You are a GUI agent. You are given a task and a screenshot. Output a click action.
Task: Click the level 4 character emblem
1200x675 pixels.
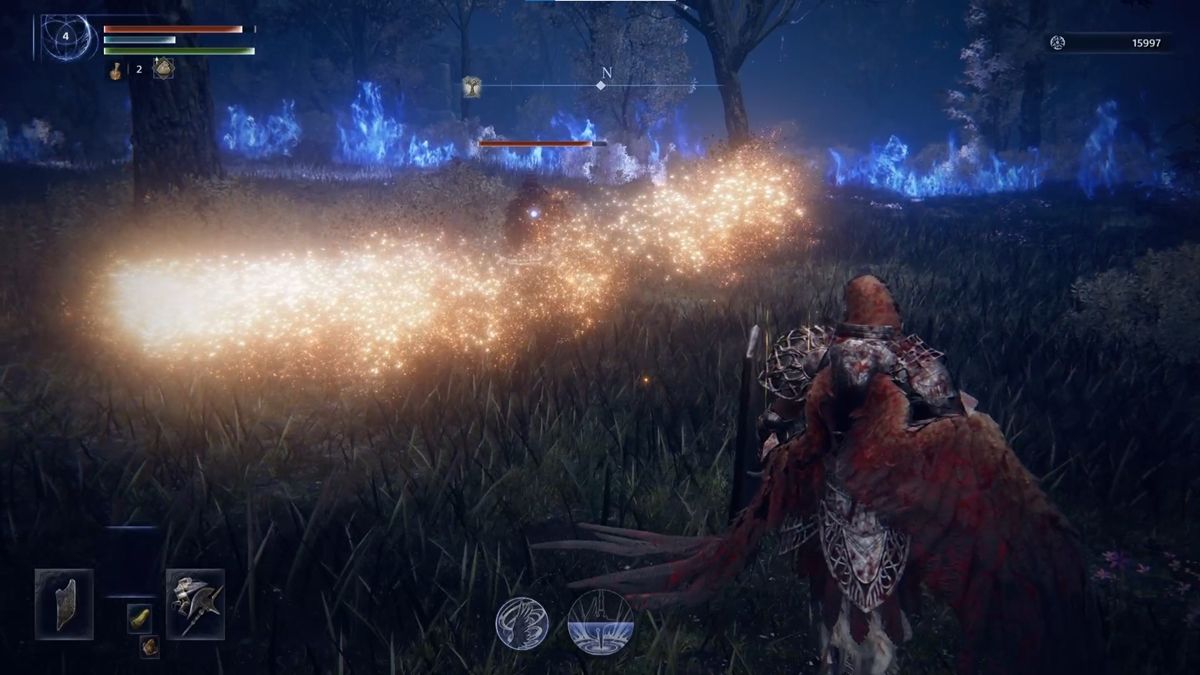[67, 36]
